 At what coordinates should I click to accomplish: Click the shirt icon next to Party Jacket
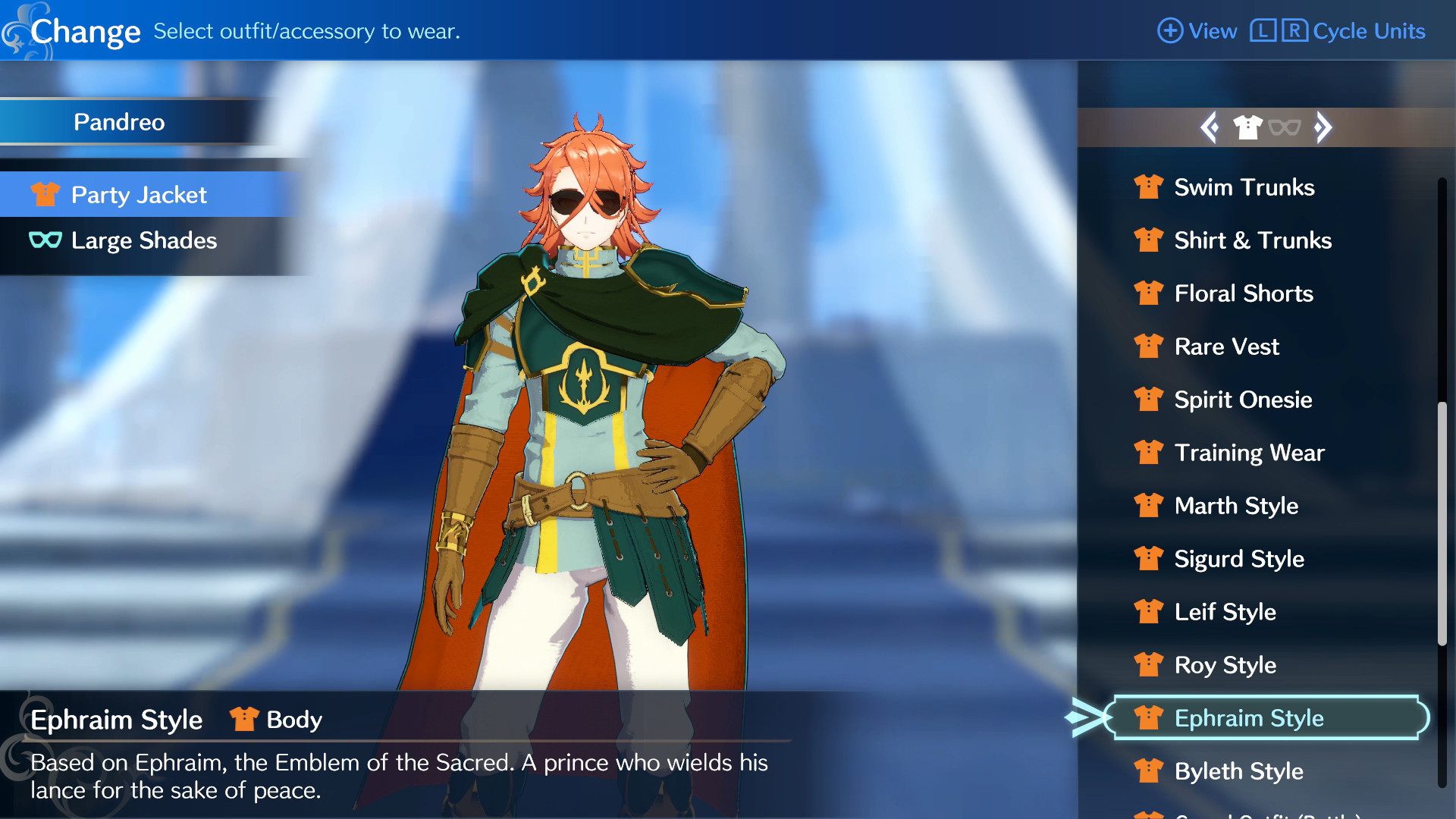44,195
